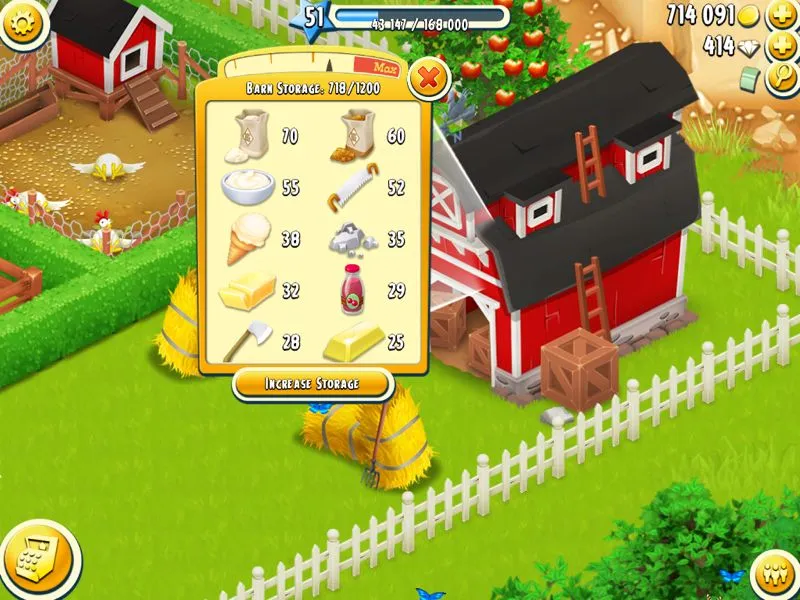Viewport: 800px width, 600px height.
Task: Tap the Increase Storage button
Action: pyautogui.click(x=311, y=383)
